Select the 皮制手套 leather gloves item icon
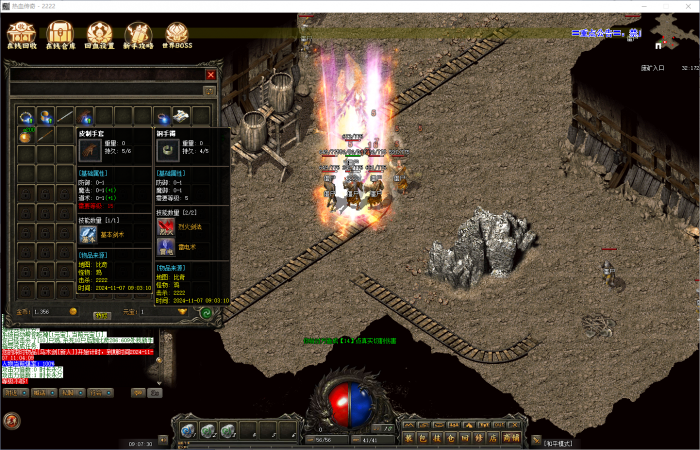This screenshot has width=700, height=450. point(91,150)
